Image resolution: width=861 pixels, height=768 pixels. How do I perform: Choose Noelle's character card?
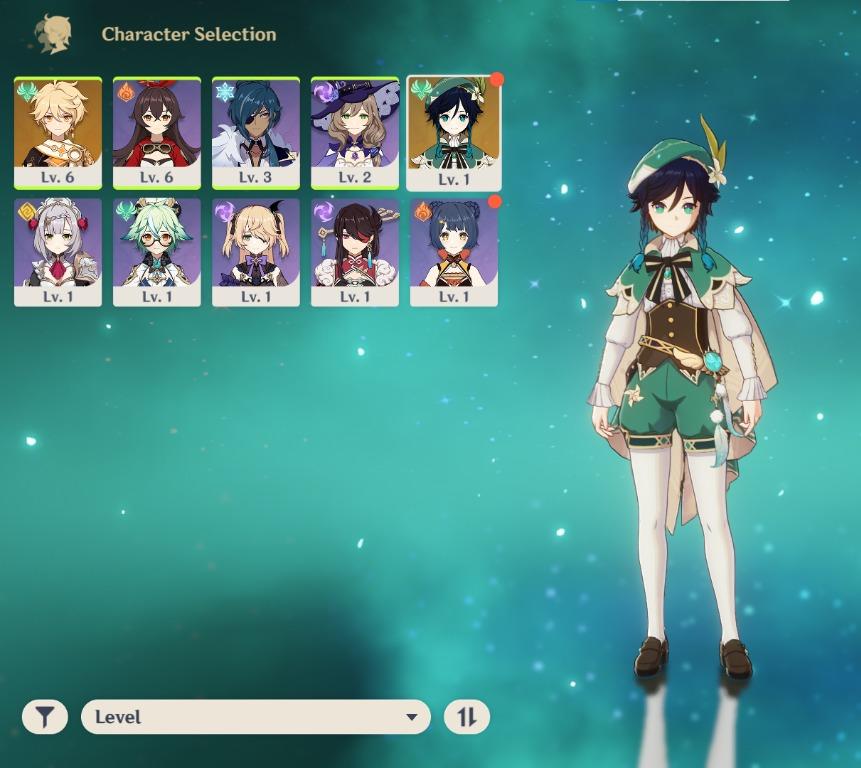click(x=58, y=251)
